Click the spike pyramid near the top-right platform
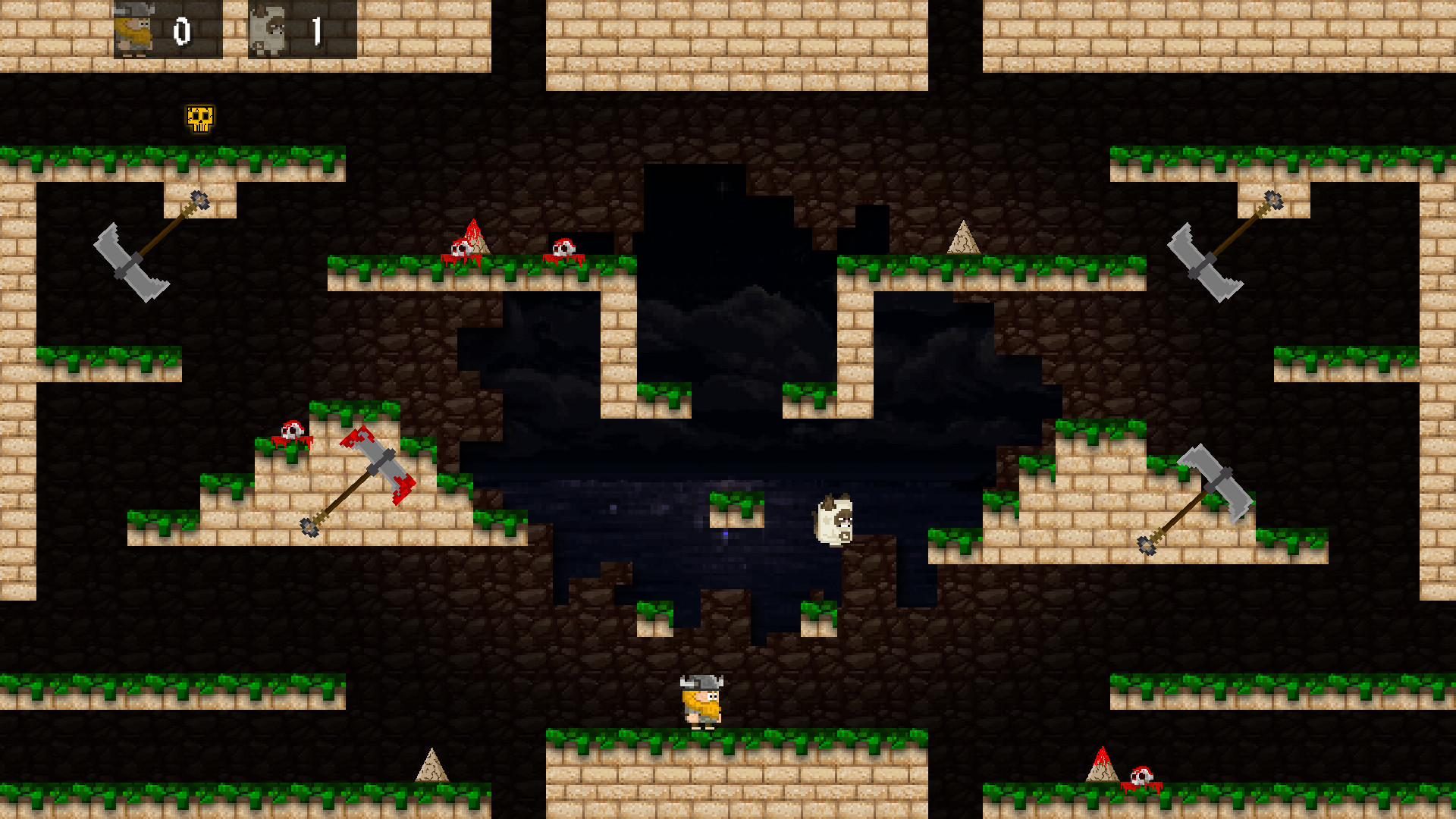 click(964, 239)
